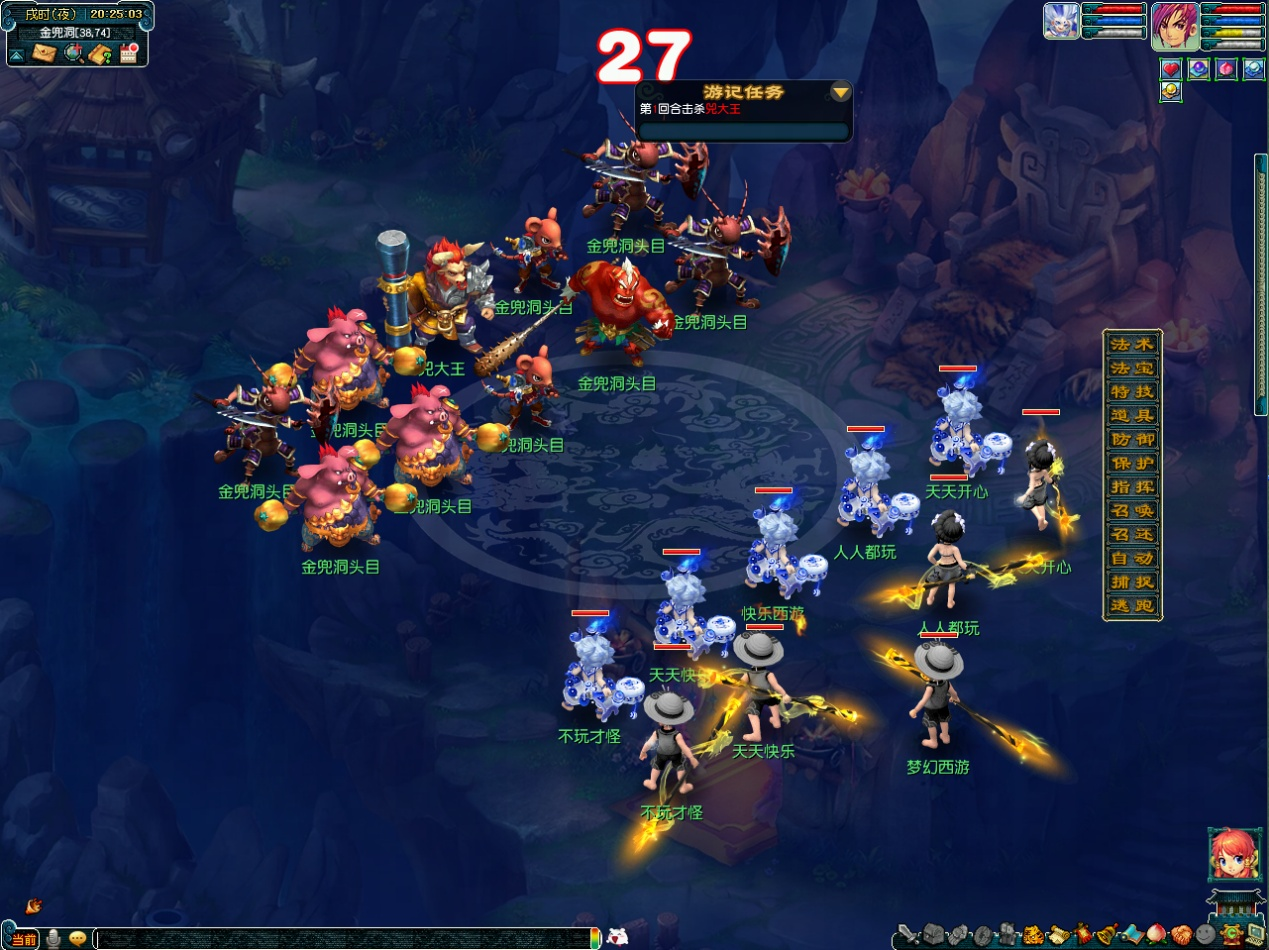
Task: Click the white-haired pet portrait
Action: (x=1061, y=21)
